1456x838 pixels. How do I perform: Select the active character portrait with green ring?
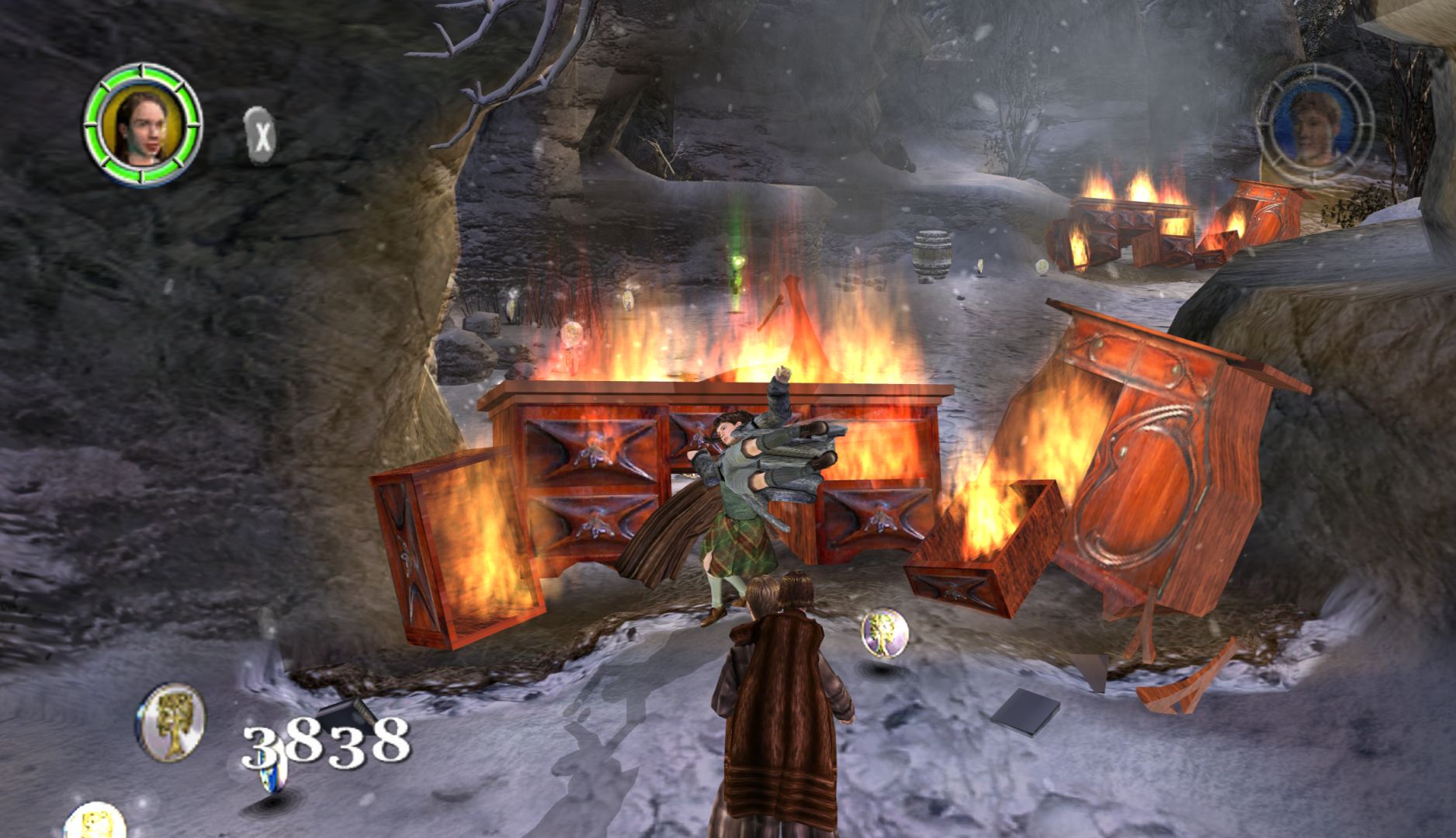pyautogui.click(x=143, y=125)
